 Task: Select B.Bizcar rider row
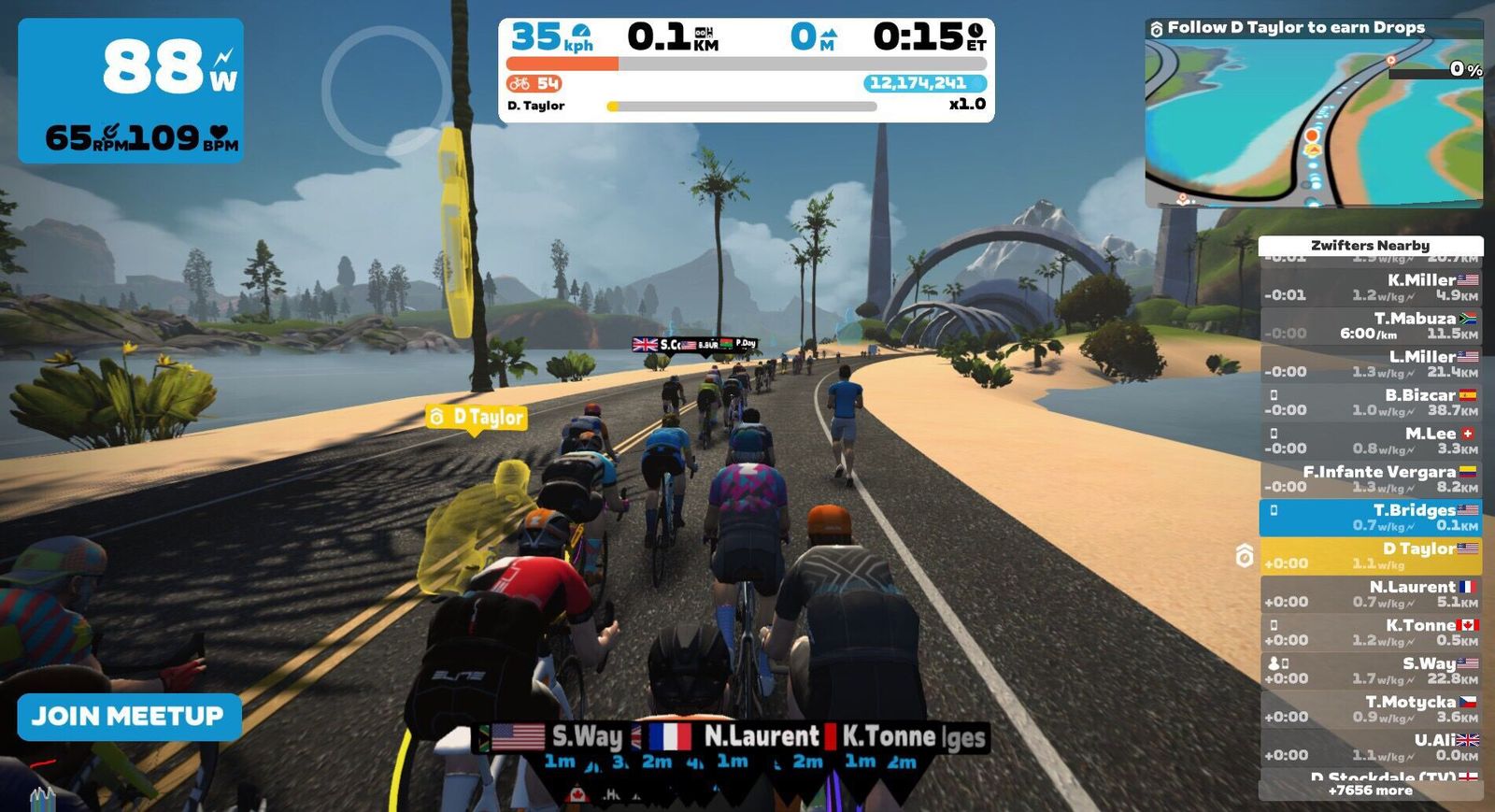point(1370,402)
